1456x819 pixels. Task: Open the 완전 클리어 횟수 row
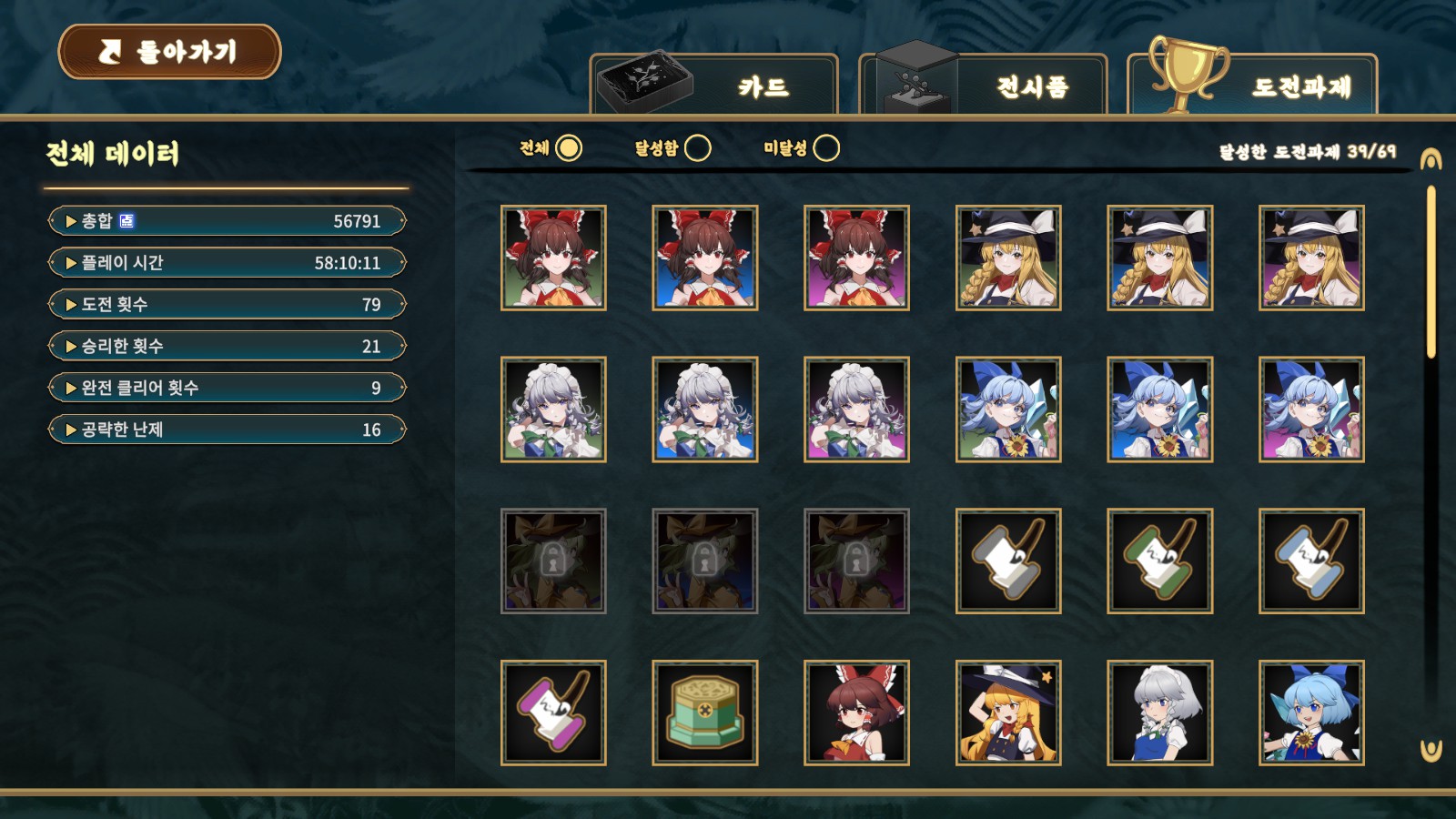click(227, 389)
